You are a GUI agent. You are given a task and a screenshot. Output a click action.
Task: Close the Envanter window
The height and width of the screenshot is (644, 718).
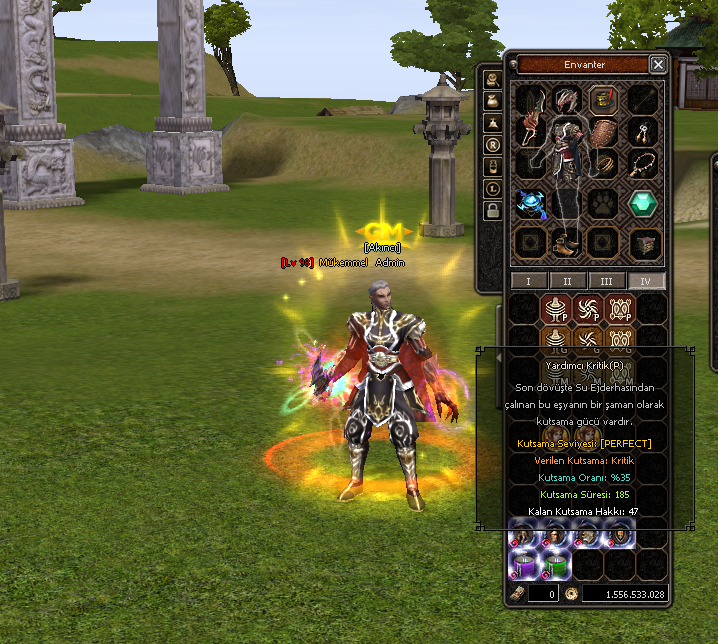(x=657, y=64)
